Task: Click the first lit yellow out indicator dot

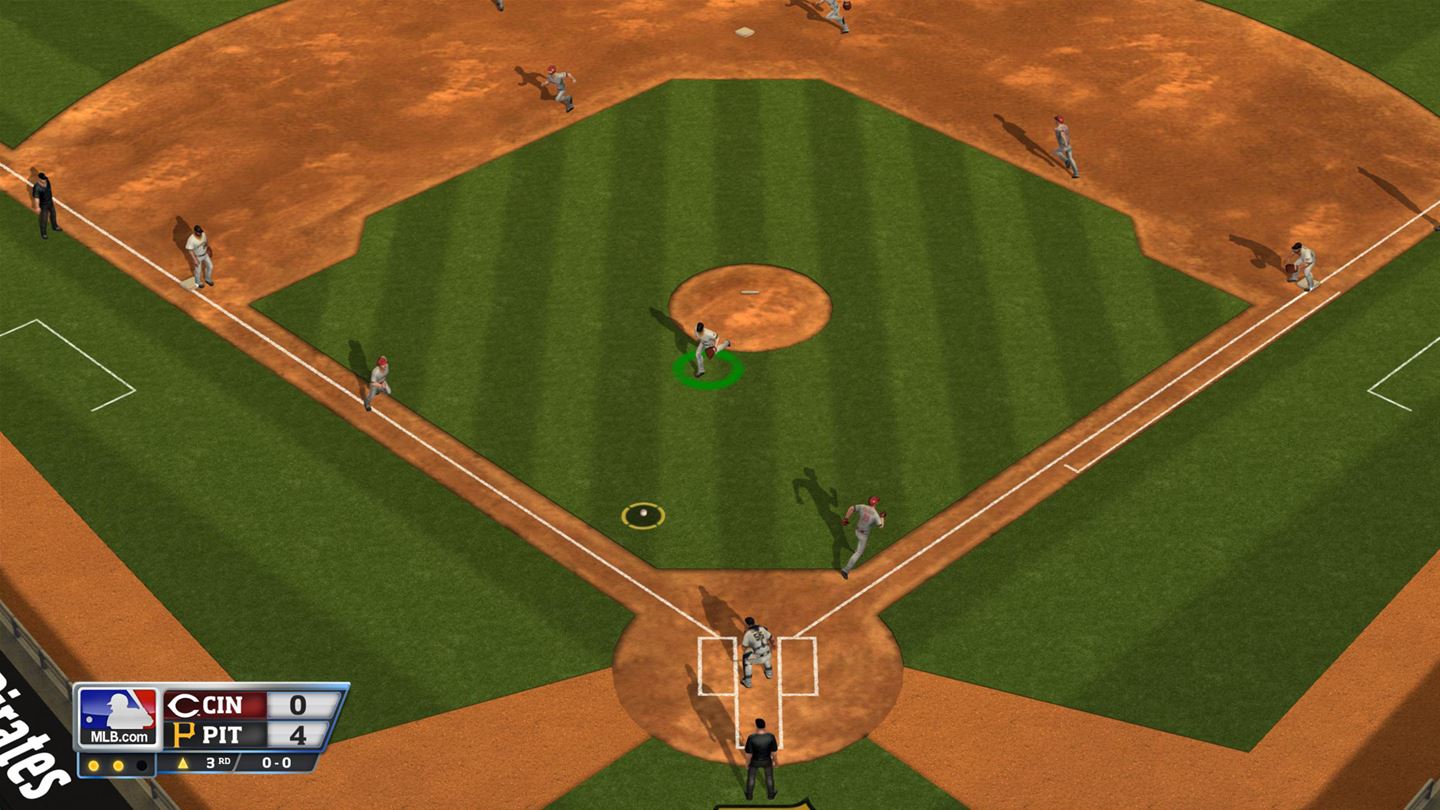Action: click(93, 763)
